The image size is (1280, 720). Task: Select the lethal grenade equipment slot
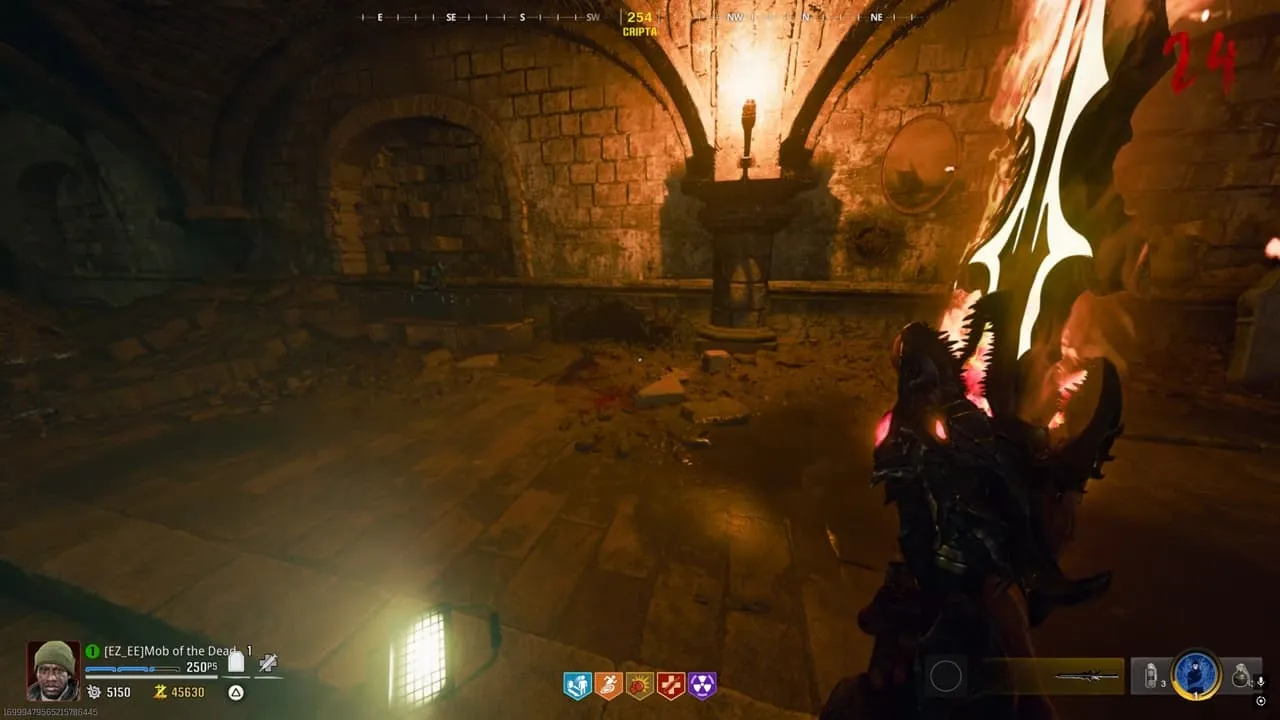tap(1240, 676)
